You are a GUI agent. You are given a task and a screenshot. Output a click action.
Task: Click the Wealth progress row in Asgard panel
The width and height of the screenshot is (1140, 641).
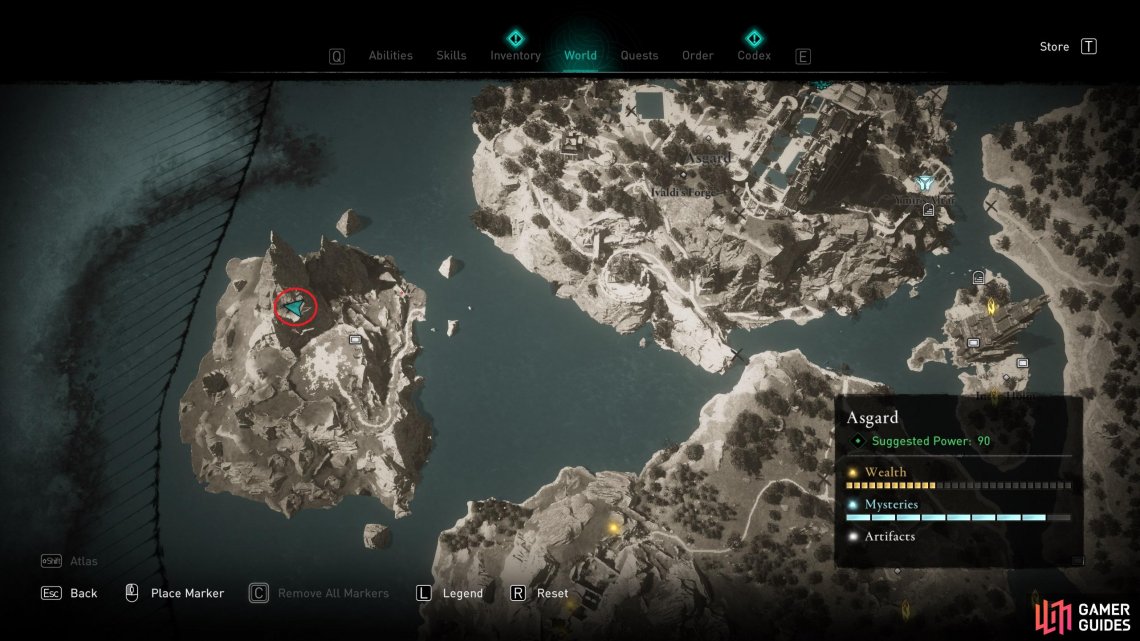958,478
